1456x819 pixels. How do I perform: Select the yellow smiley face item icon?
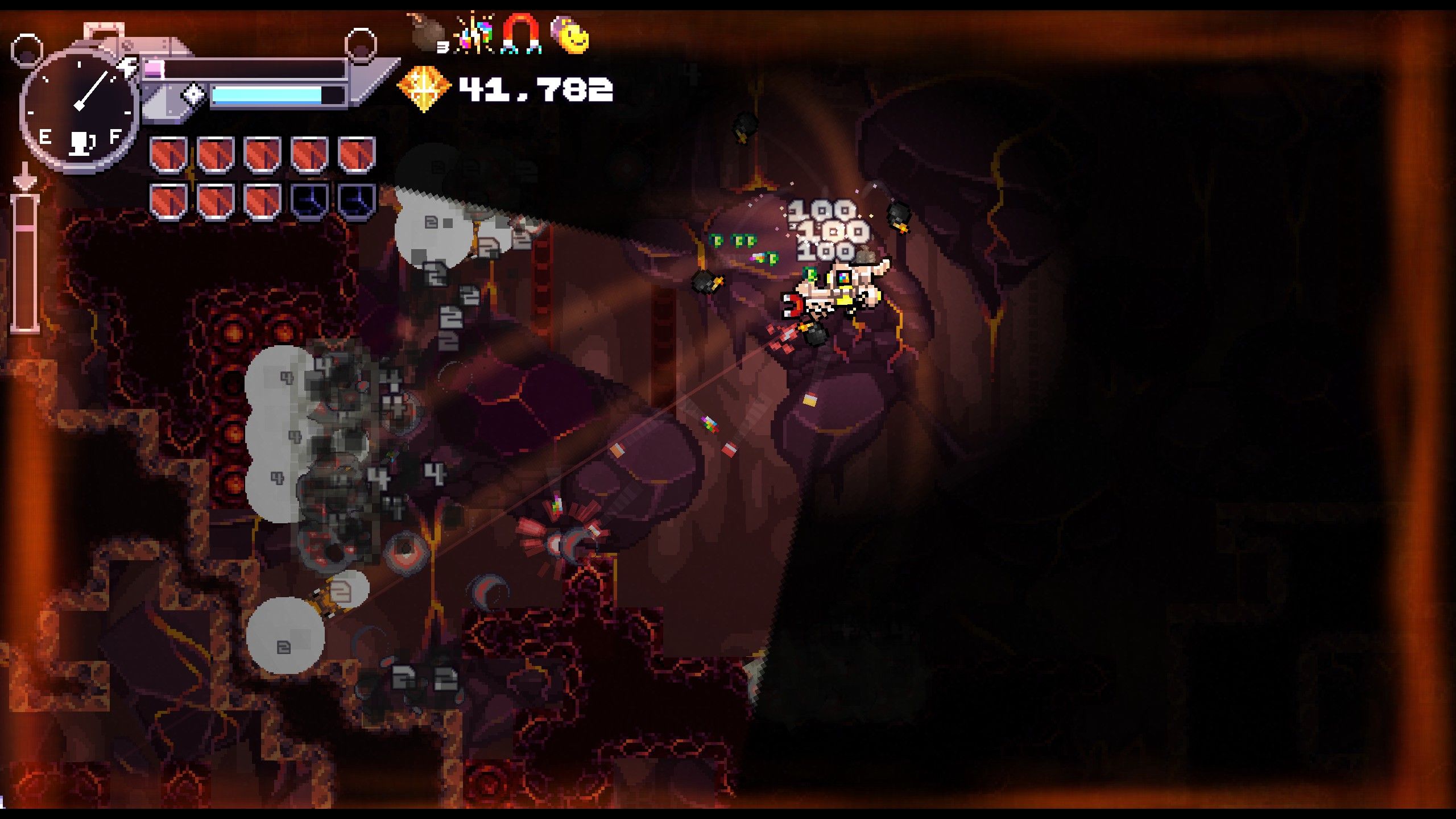click(x=570, y=35)
